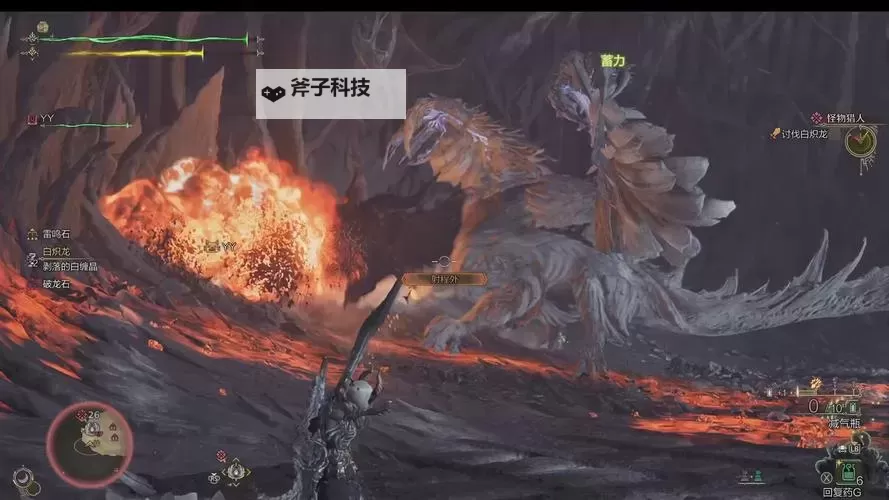Click the 怪物猎人 label above the quest
Viewport: 889px width, 500px height.
(843, 118)
